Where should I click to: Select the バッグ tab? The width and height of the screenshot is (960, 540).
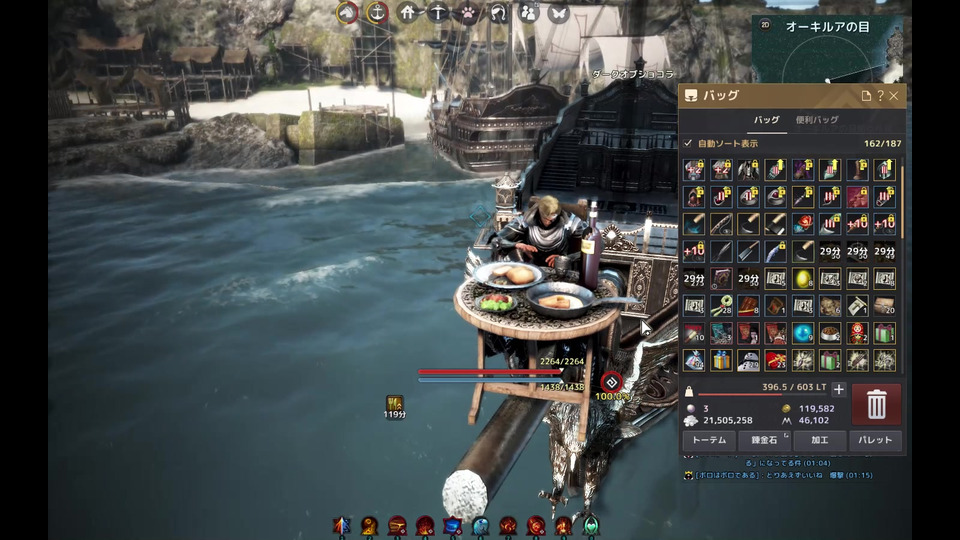click(766, 120)
